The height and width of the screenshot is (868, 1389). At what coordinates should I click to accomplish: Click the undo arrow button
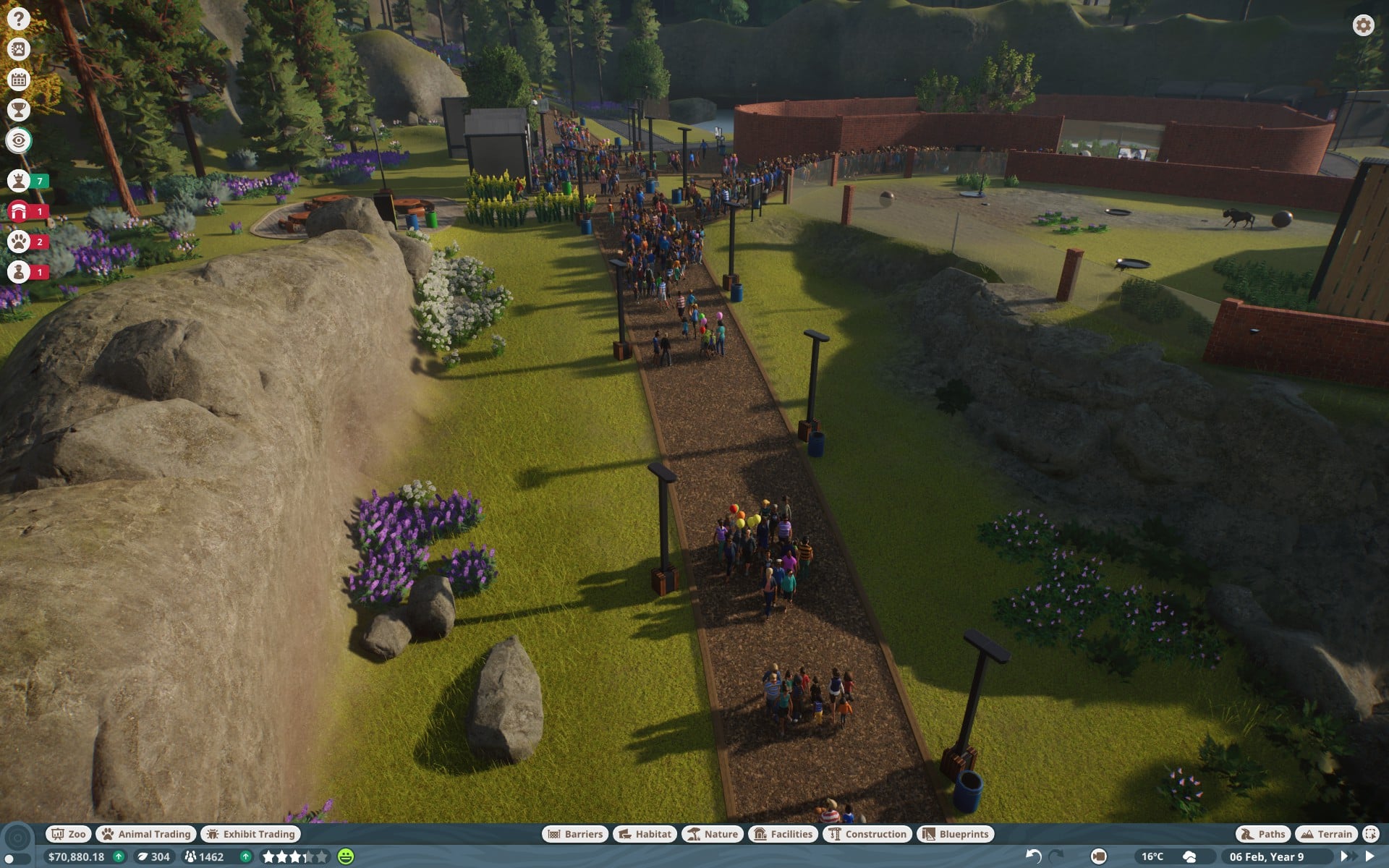(1033, 856)
